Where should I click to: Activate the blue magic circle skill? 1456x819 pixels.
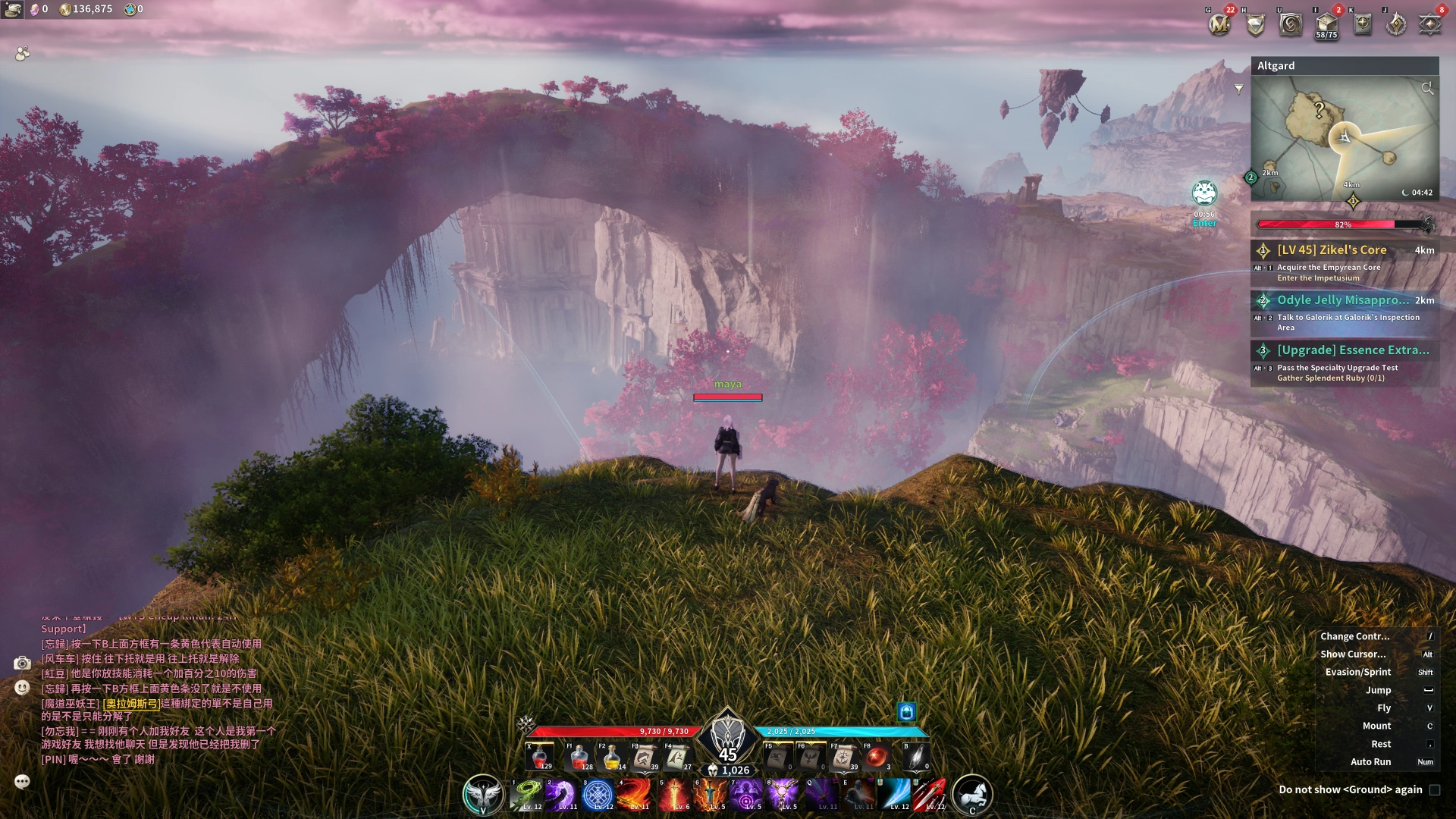click(598, 795)
